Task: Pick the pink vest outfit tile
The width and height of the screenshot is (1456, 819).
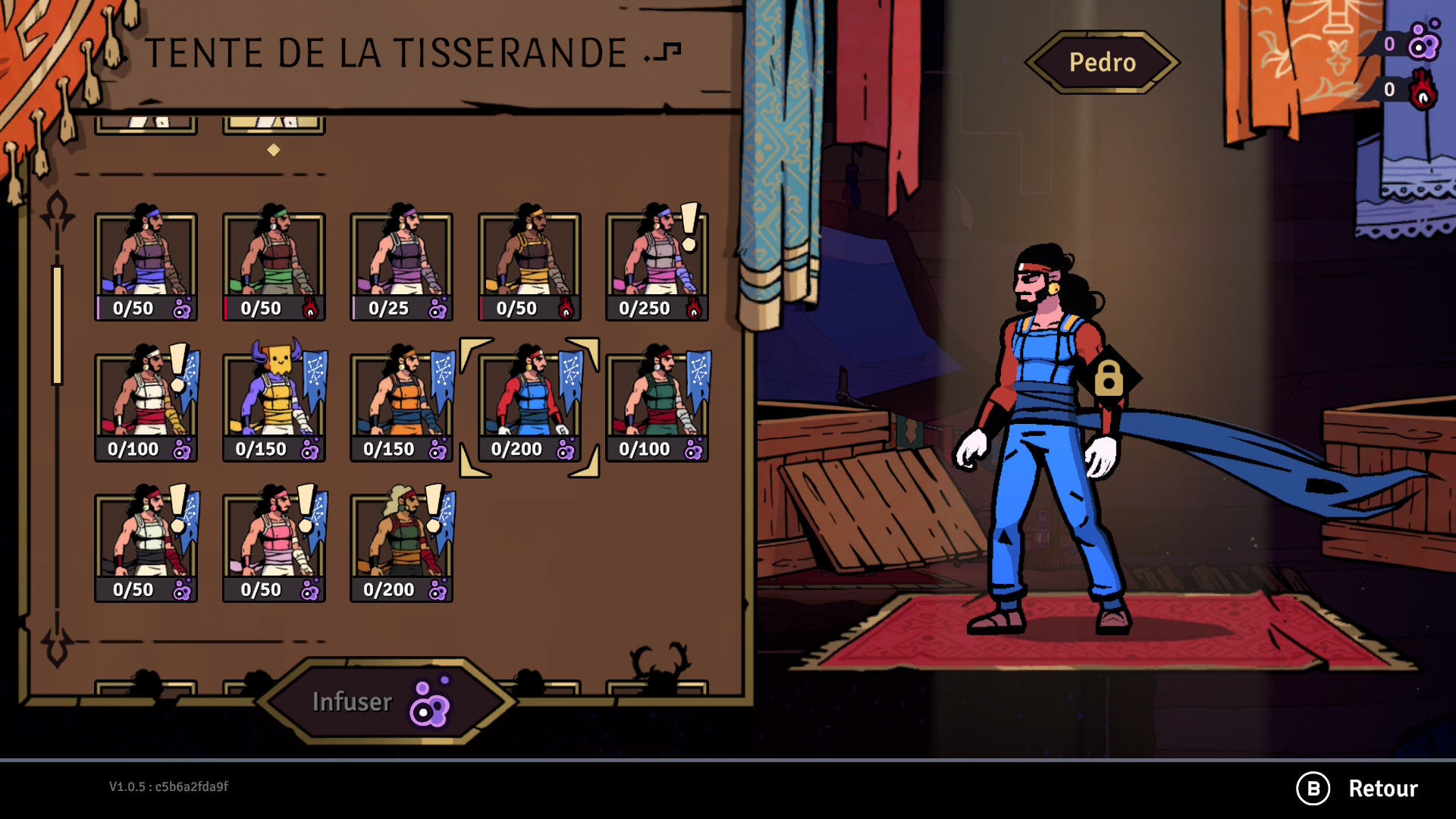Action: pyautogui.click(x=274, y=547)
